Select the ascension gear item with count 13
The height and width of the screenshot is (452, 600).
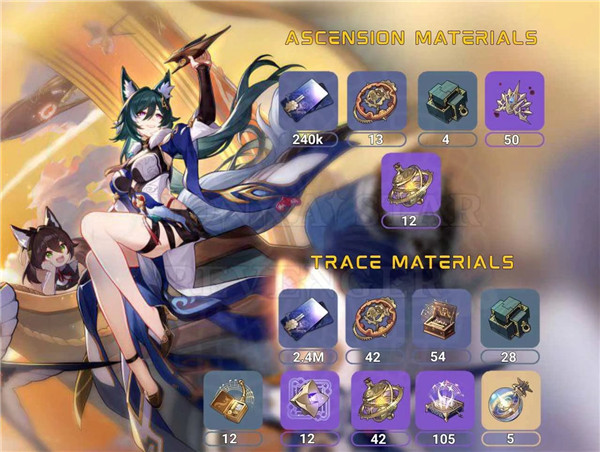(x=376, y=100)
